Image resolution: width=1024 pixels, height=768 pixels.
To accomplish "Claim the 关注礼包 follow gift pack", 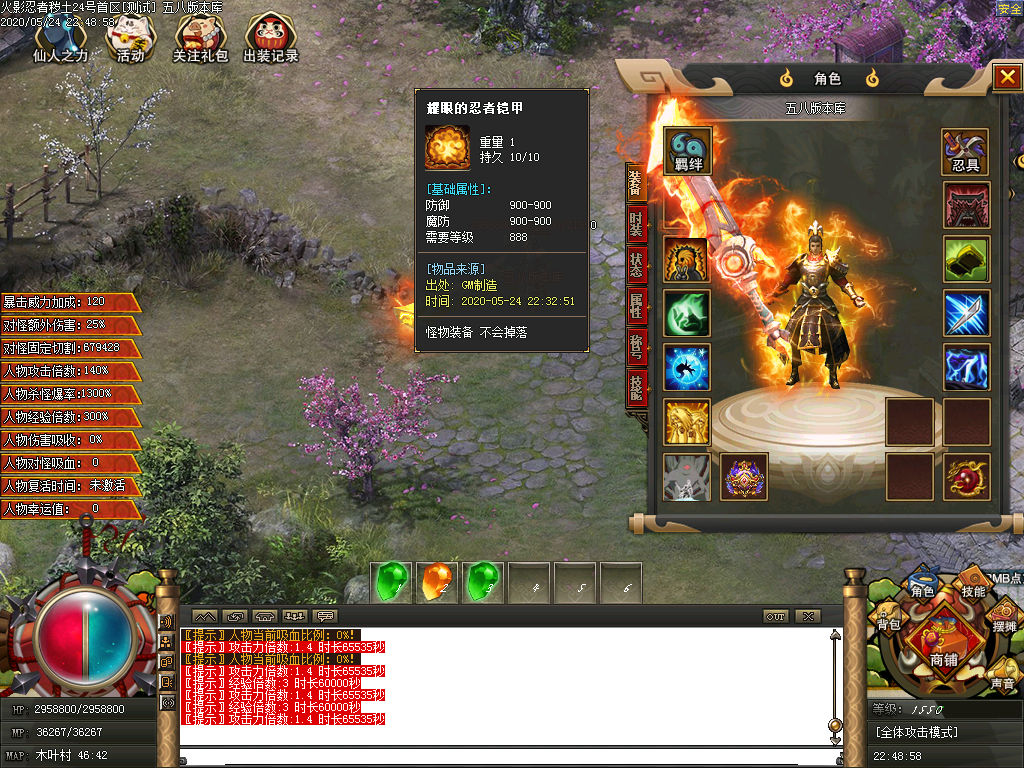I will point(200,41).
